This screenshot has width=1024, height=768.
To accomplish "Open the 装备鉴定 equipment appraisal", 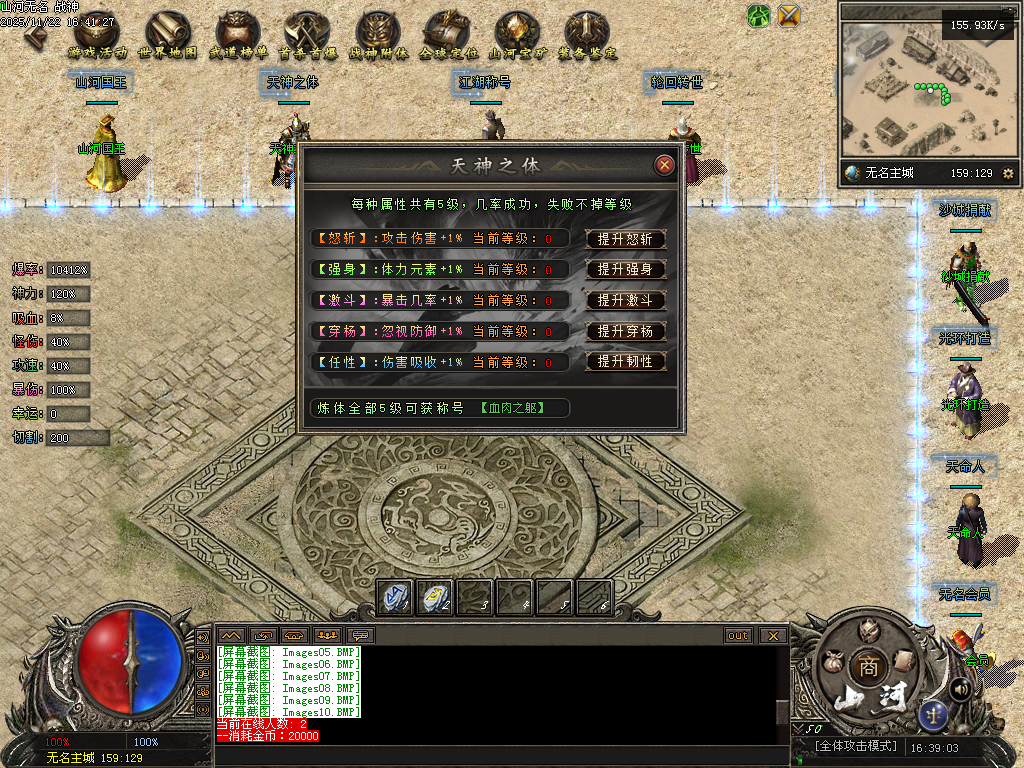I will 587,36.
